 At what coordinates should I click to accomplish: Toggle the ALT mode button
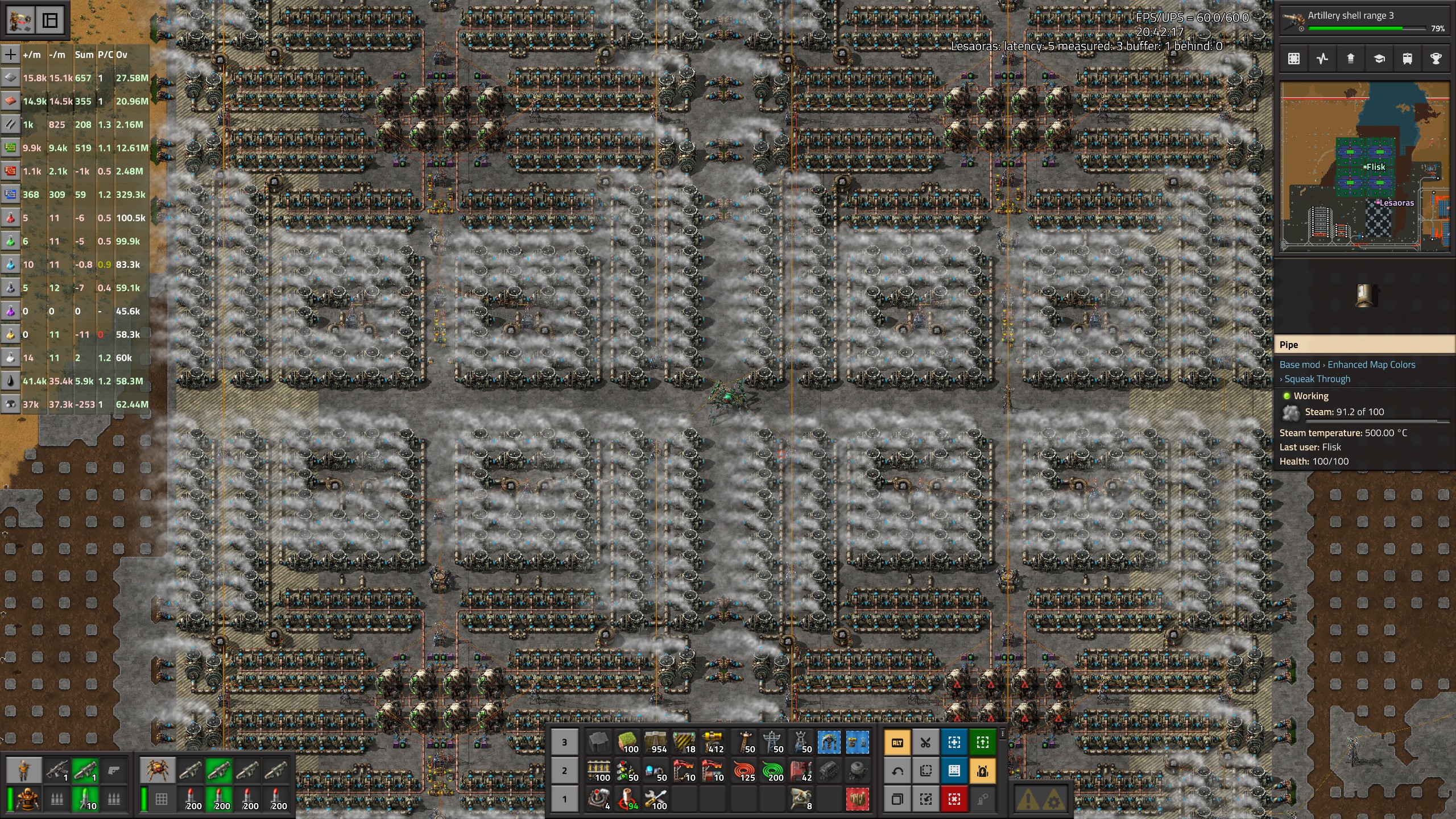(x=897, y=742)
